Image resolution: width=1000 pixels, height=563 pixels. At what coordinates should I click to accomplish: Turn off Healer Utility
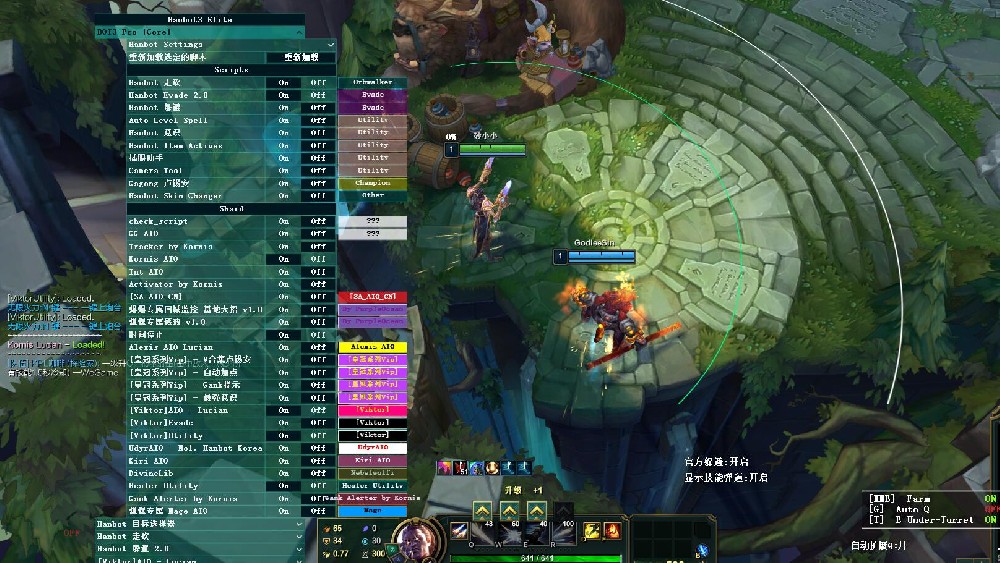318,486
